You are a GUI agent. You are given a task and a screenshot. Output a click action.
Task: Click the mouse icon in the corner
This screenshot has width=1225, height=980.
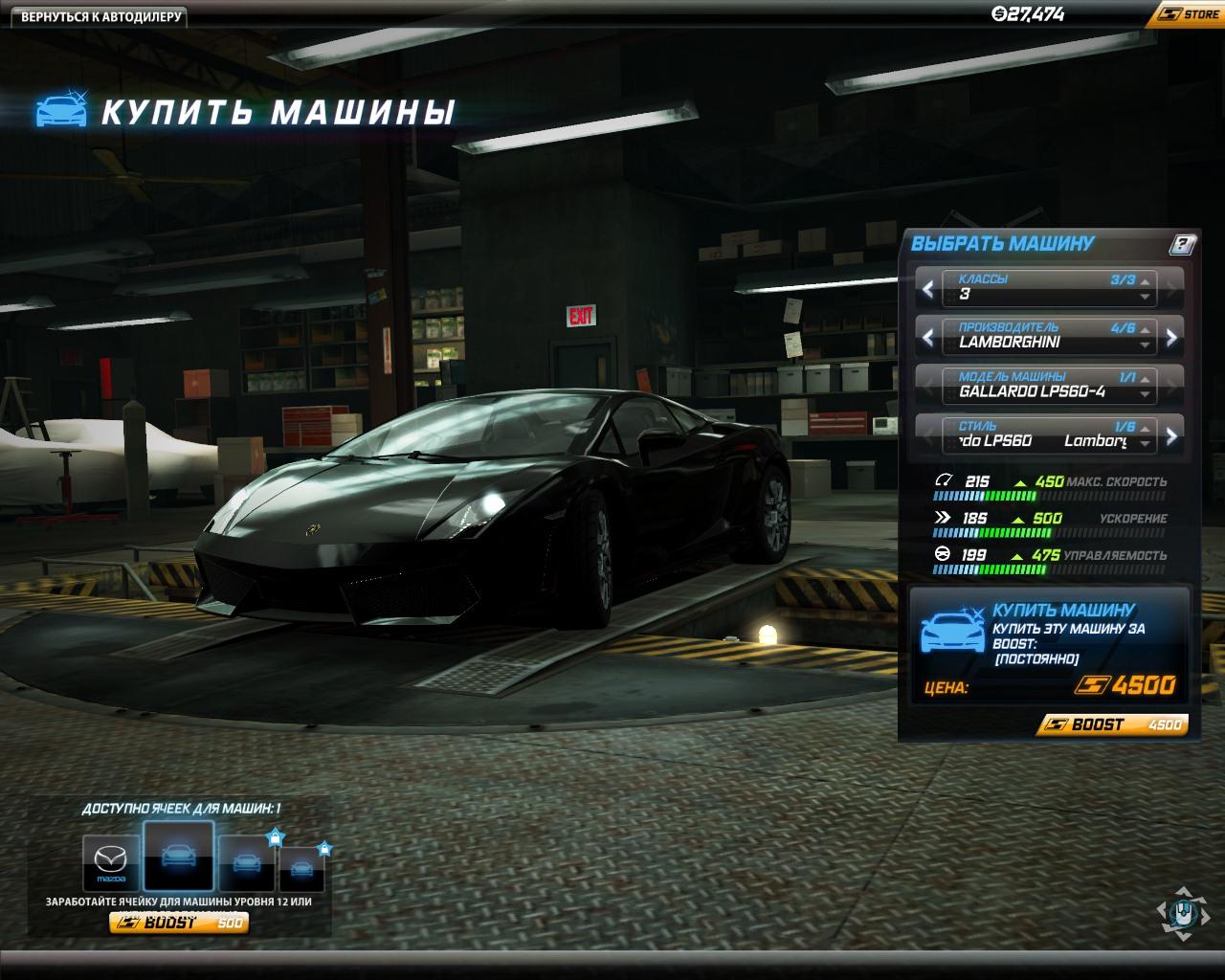[x=1184, y=913]
